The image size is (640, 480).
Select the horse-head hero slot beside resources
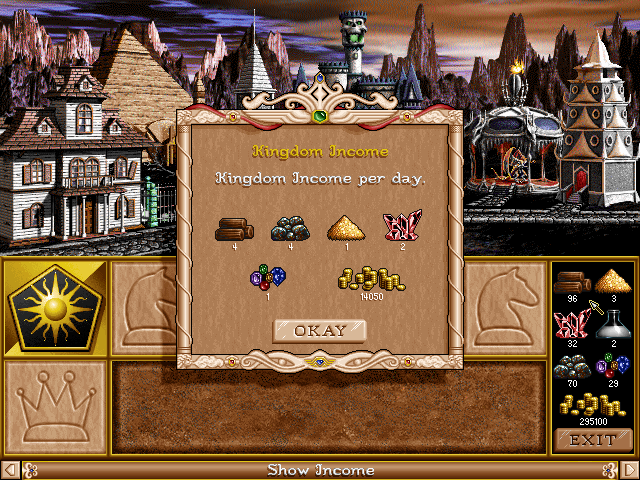click(506, 307)
